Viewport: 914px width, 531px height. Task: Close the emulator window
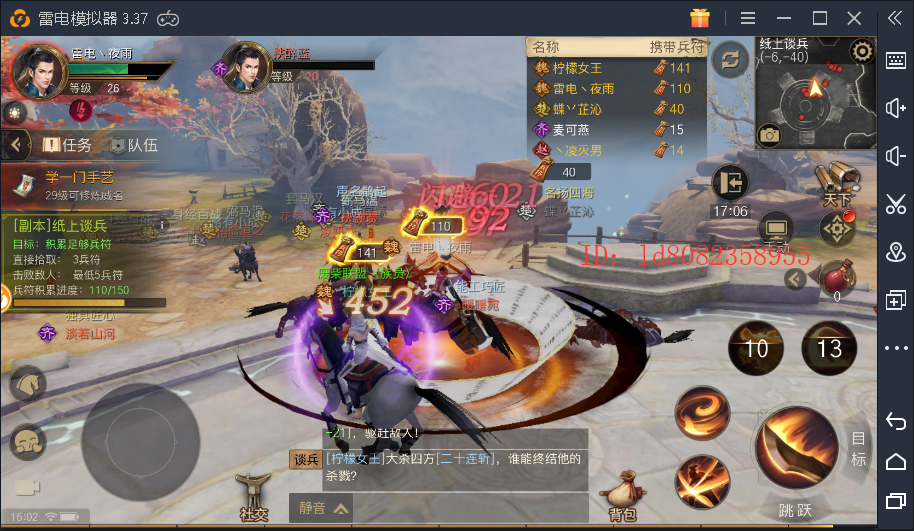pyautogui.click(x=853, y=17)
